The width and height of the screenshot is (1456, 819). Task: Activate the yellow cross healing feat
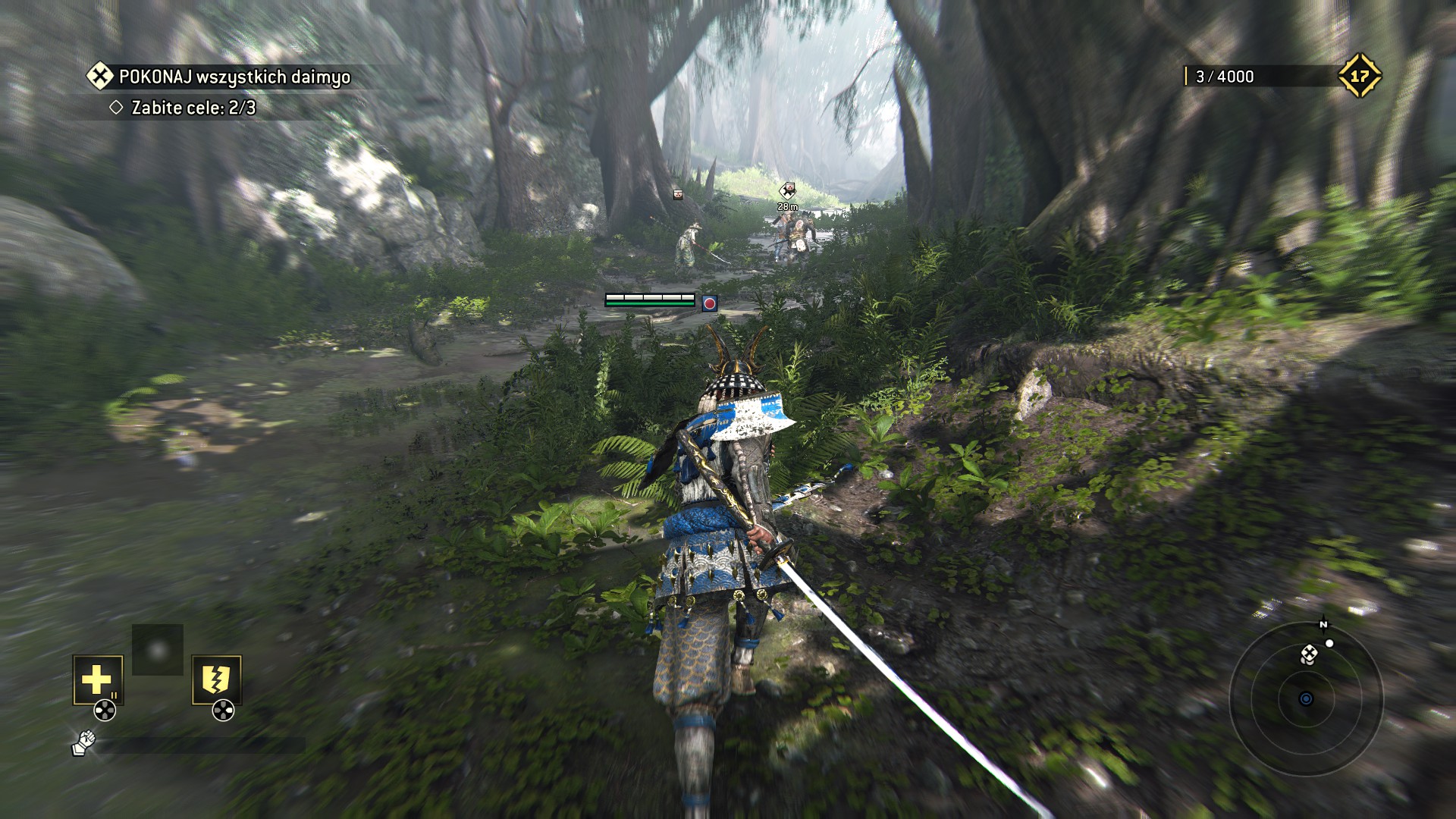pos(97,679)
